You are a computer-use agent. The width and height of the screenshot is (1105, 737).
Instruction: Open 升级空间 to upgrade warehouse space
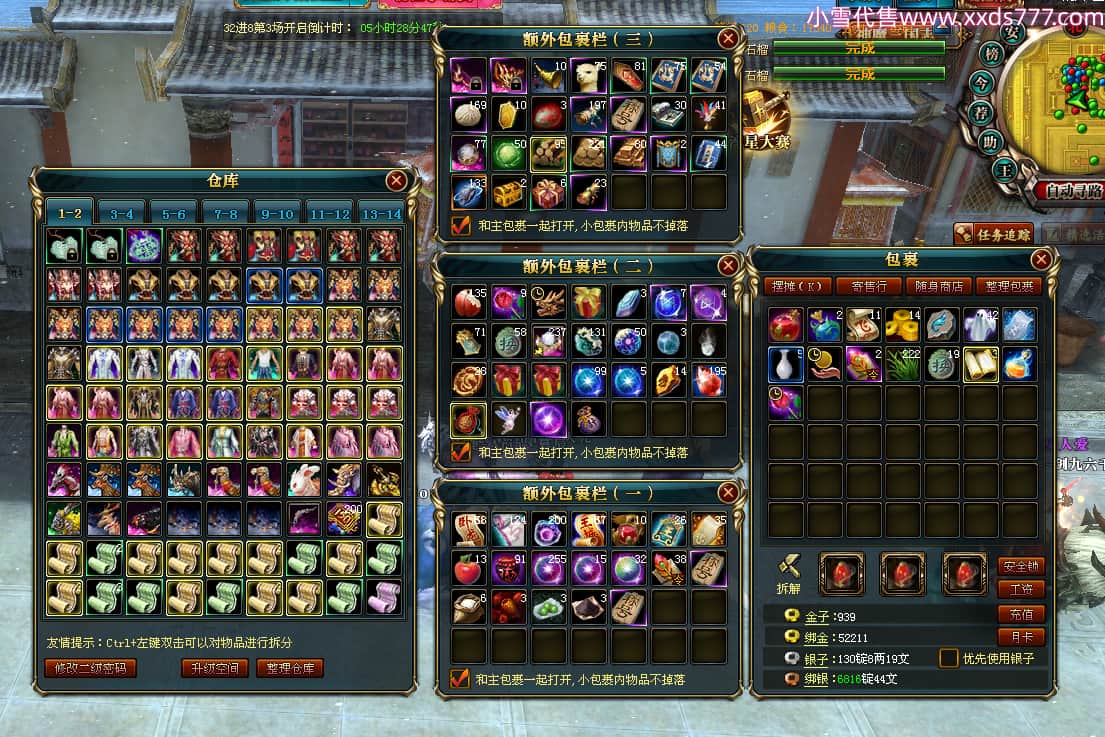(214, 668)
